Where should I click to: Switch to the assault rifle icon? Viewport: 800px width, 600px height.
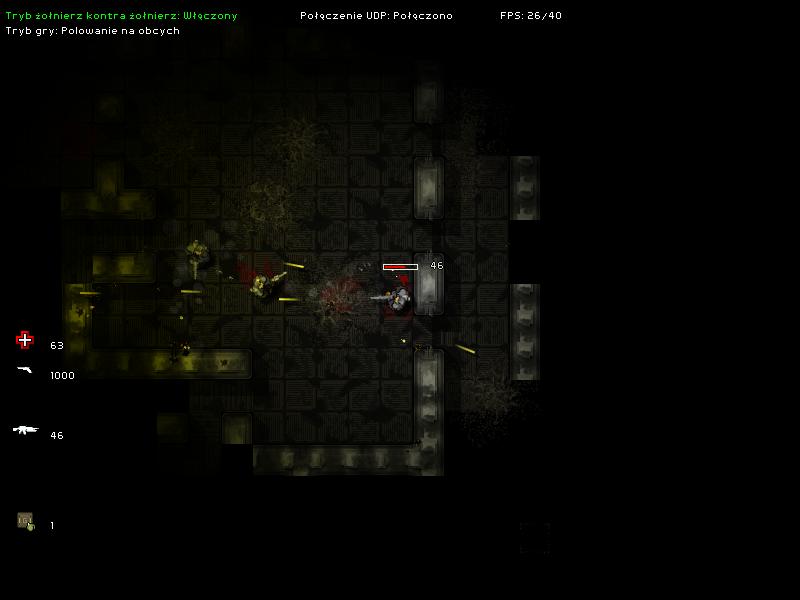click(x=25, y=430)
